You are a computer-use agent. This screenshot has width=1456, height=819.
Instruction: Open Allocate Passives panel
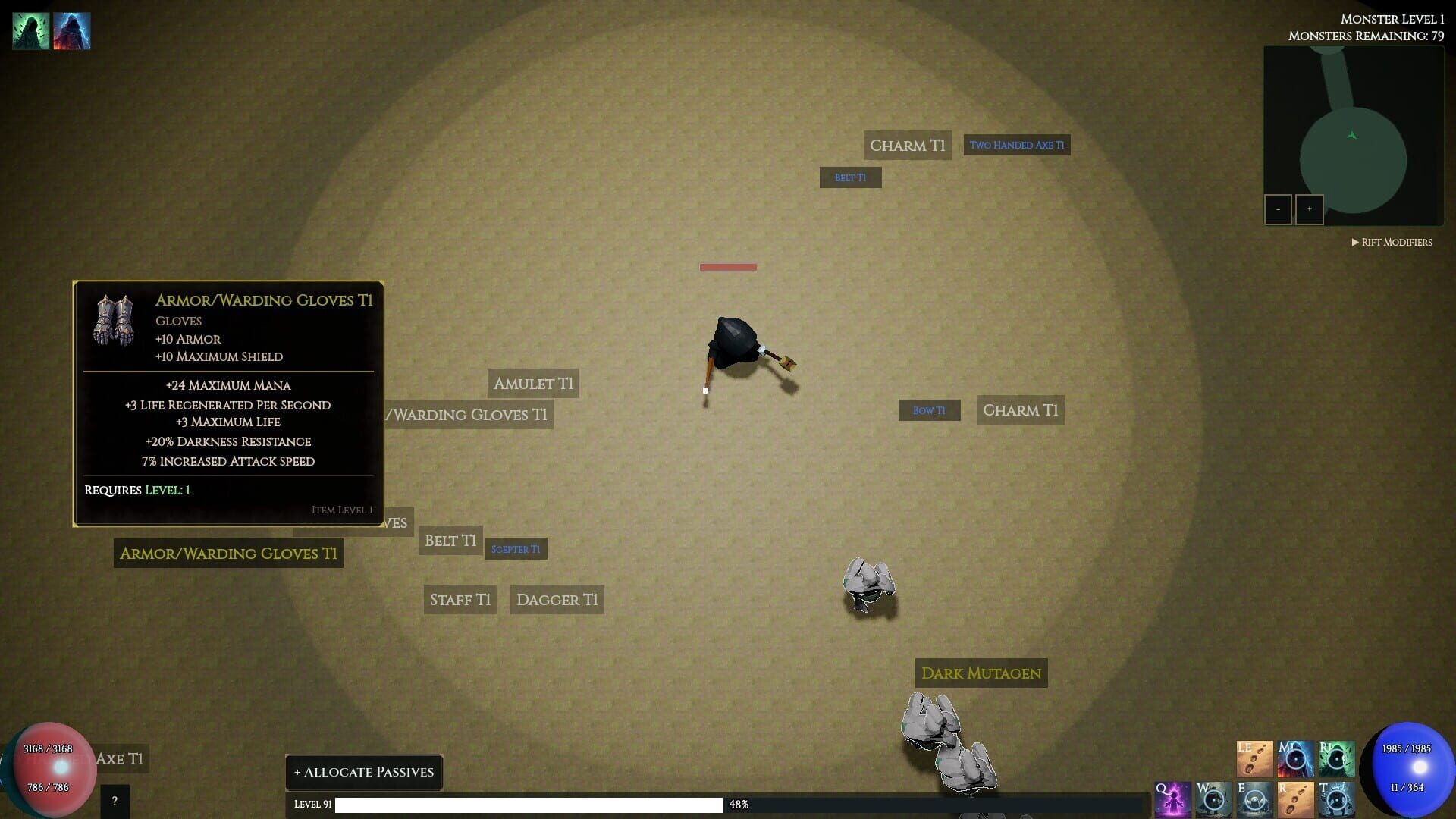[x=364, y=772]
